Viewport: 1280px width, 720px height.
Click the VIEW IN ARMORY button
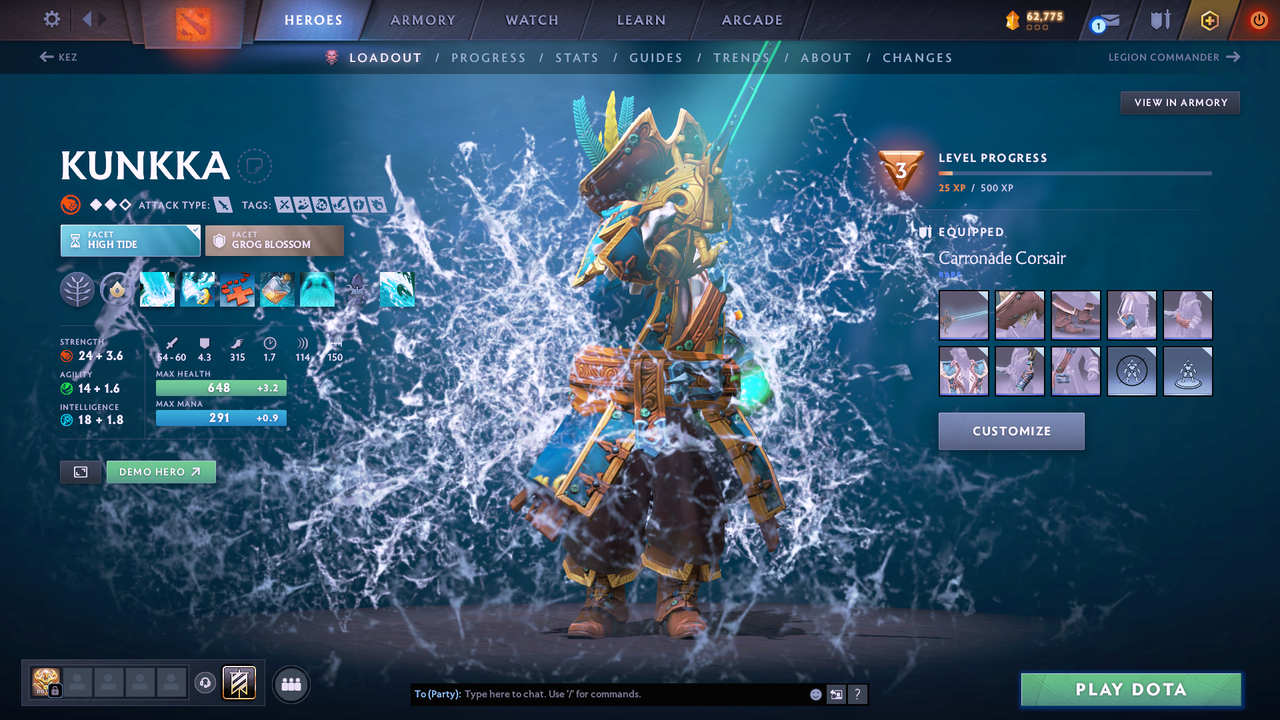(1179, 102)
